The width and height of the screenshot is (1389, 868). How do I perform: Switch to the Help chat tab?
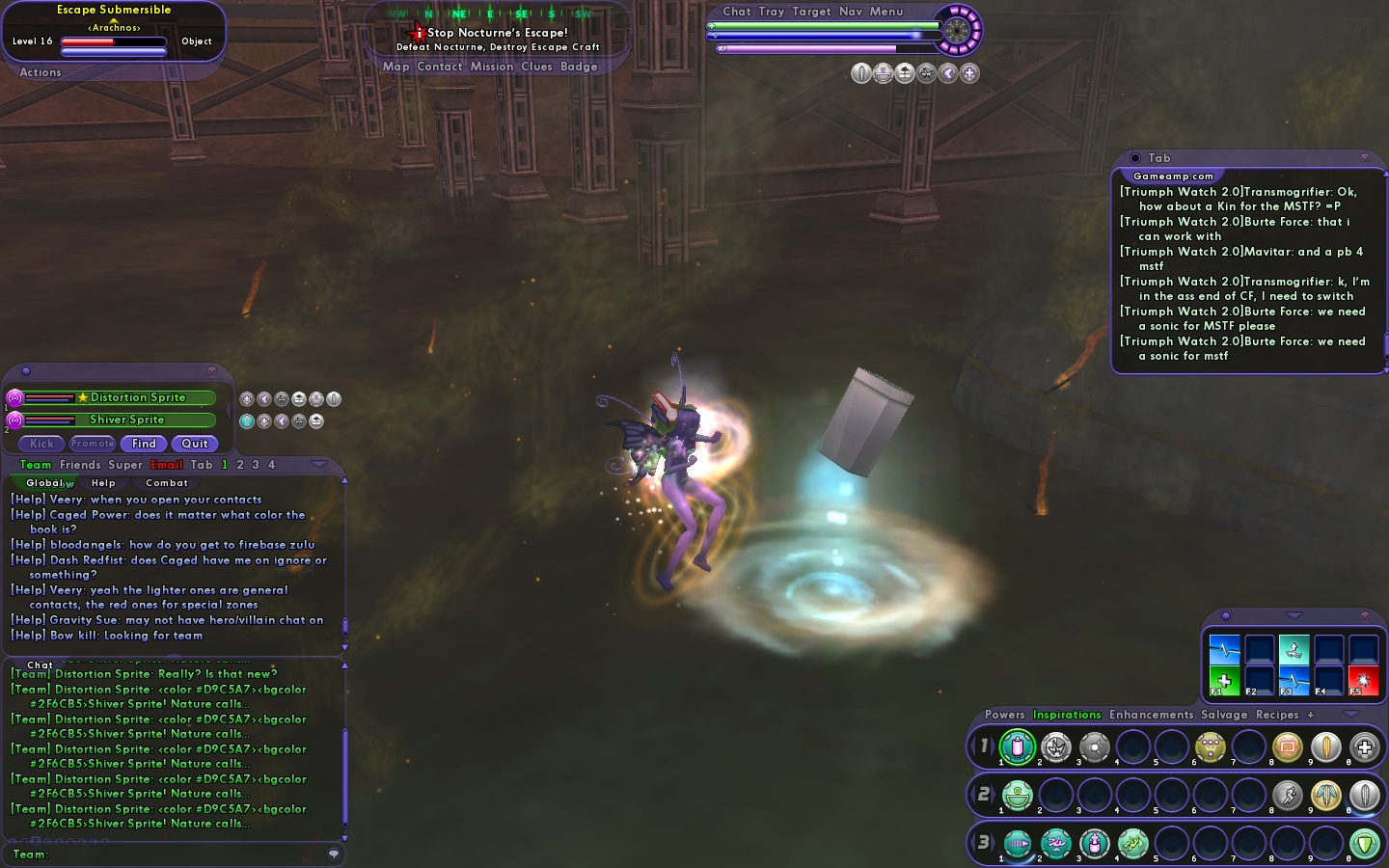(103, 483)
